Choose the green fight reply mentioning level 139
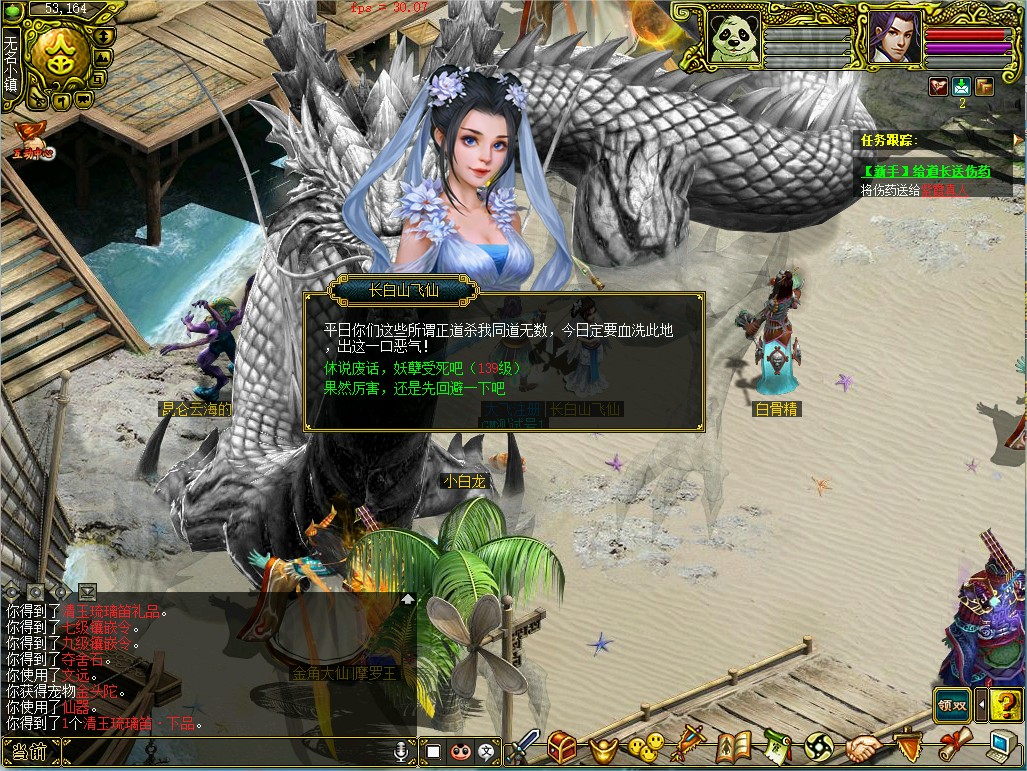Viewport: 1027px width, 771px height. (x=422, y=368)
